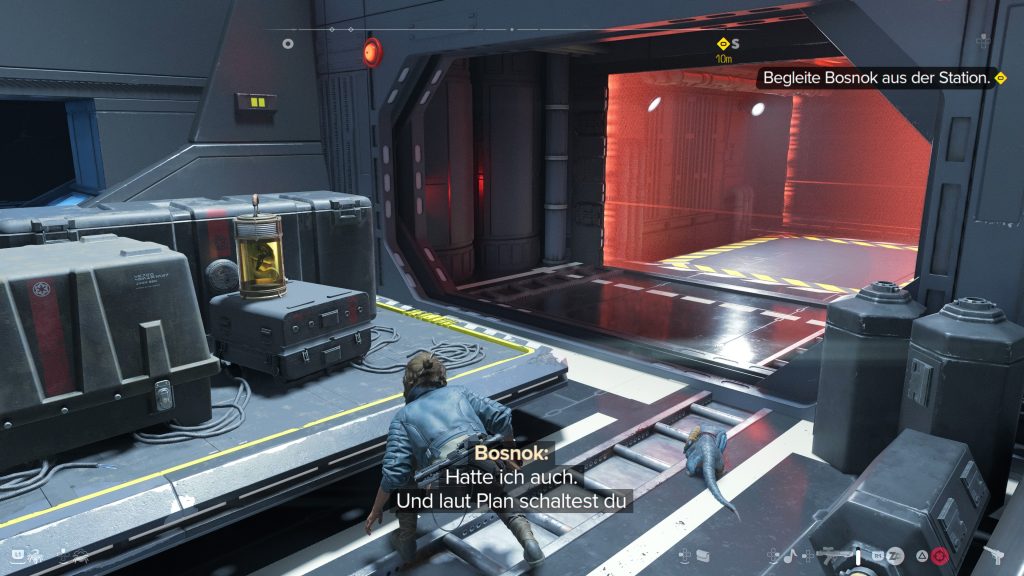
Task: Click the yellow quest marker on the compass
Action: click(x=722, y=44)
